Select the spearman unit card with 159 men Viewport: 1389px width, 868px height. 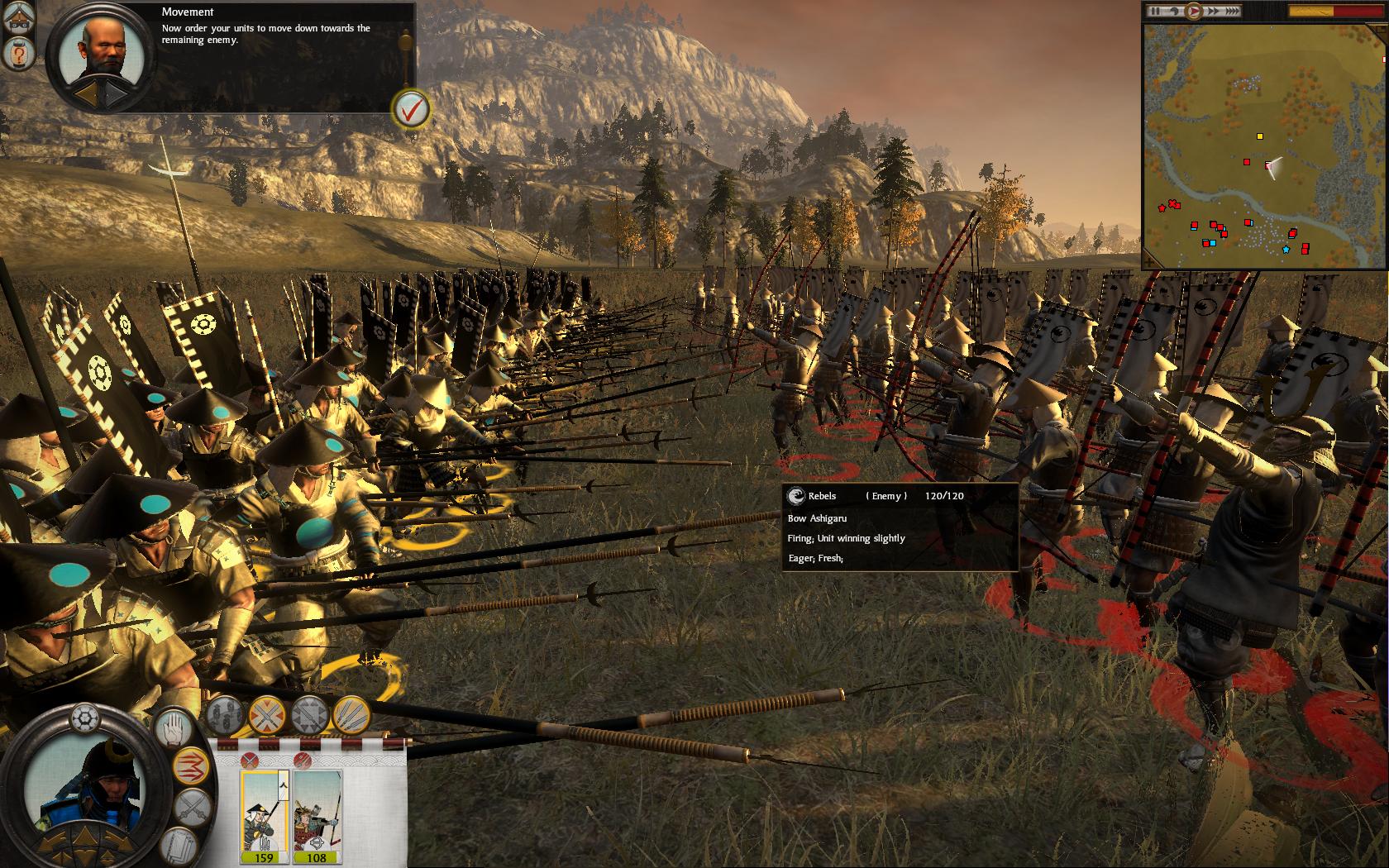(x=263, y=814)
